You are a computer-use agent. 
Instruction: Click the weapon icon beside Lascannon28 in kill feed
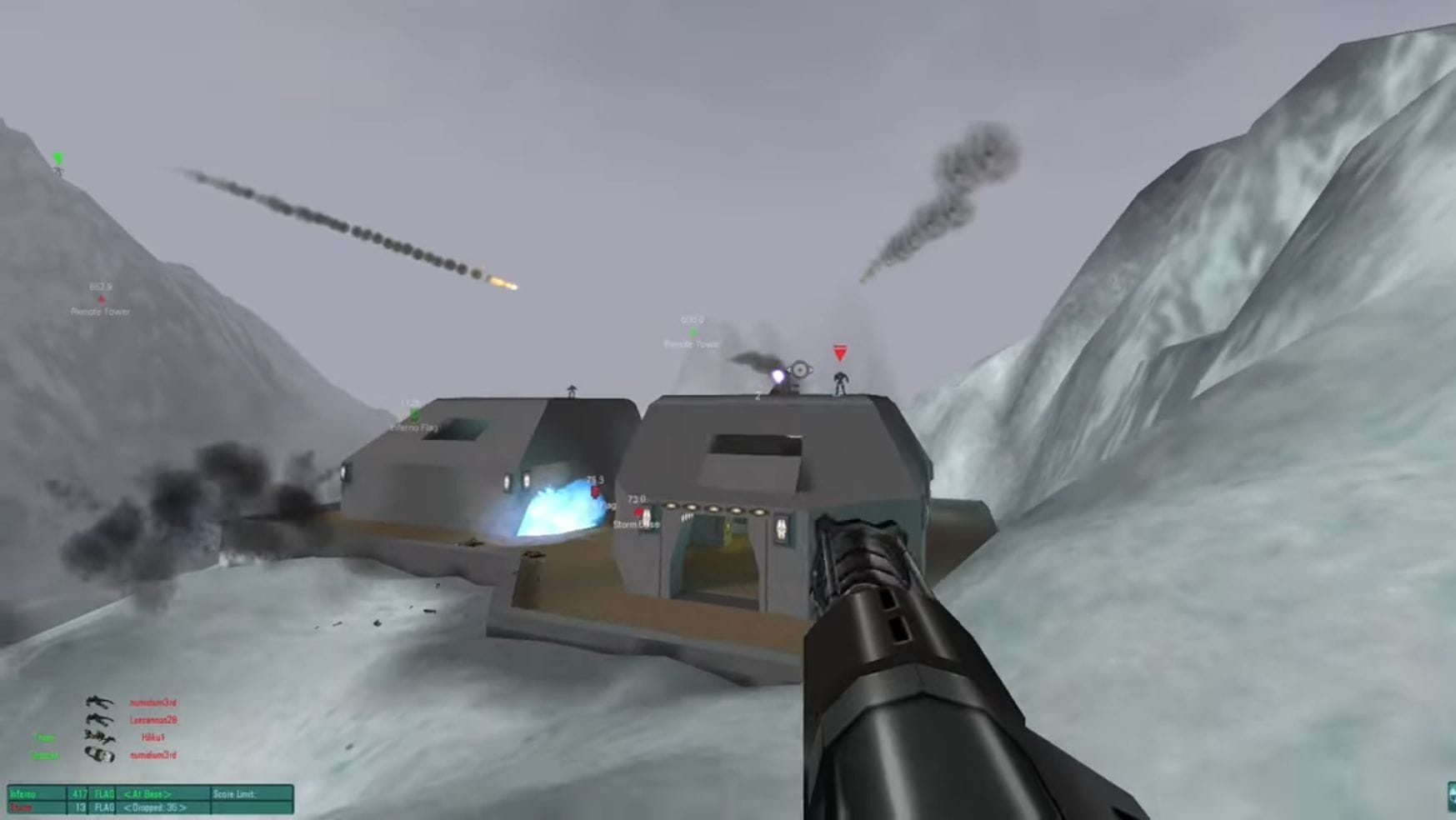coord(98,721)
